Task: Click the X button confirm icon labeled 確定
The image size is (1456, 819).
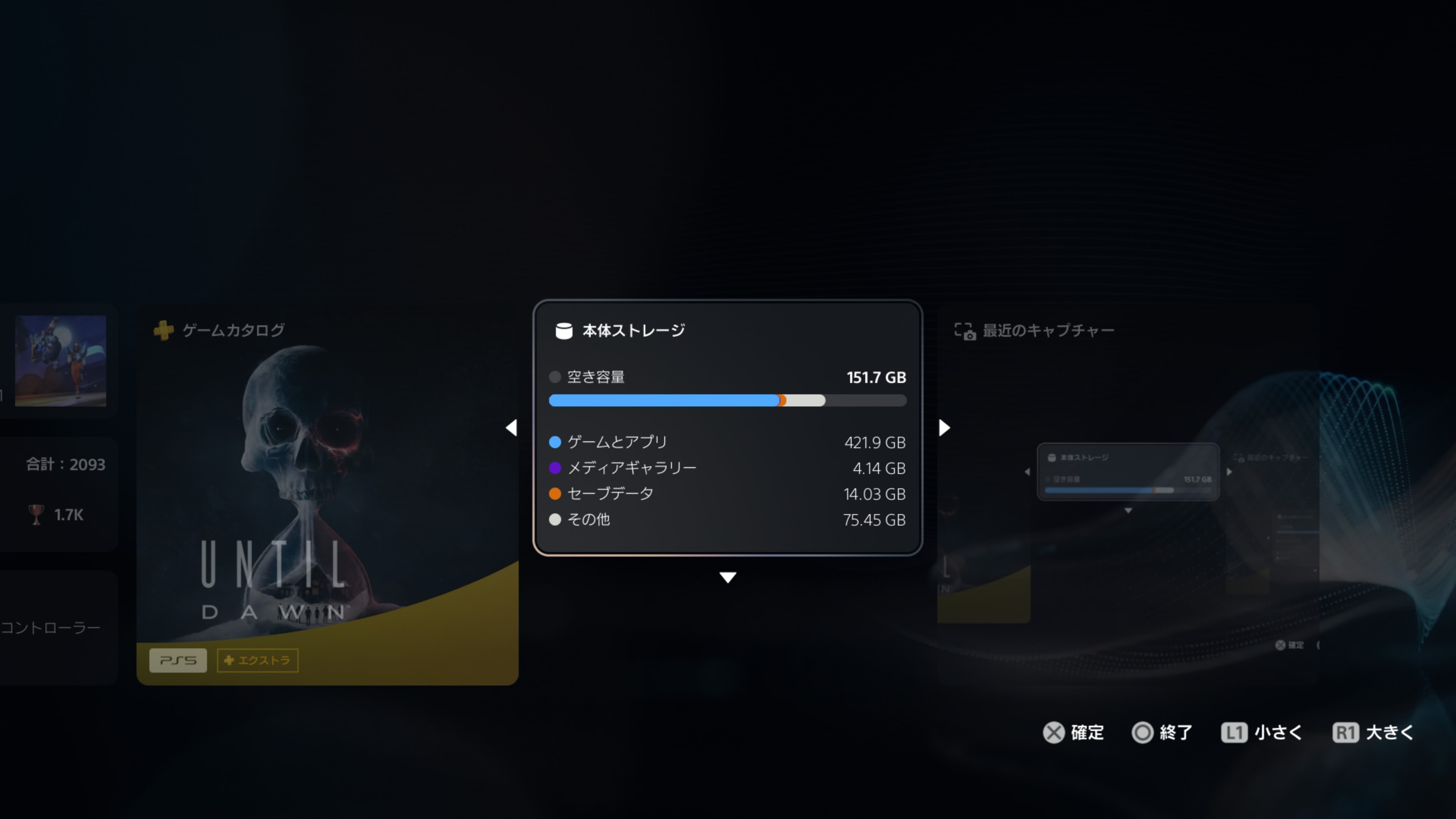Action: point(1053,733)
